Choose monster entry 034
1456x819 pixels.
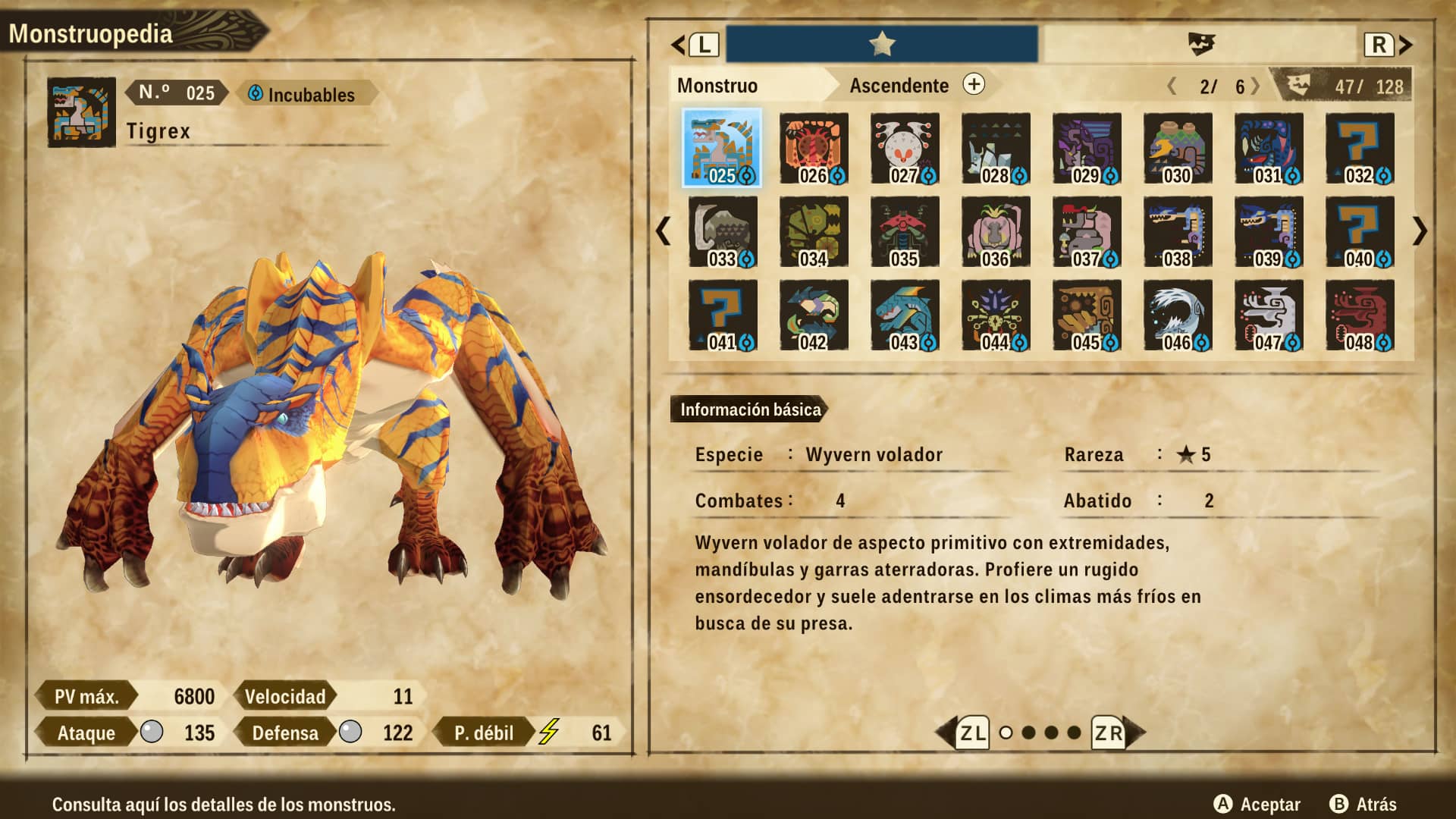pos(814,232)
